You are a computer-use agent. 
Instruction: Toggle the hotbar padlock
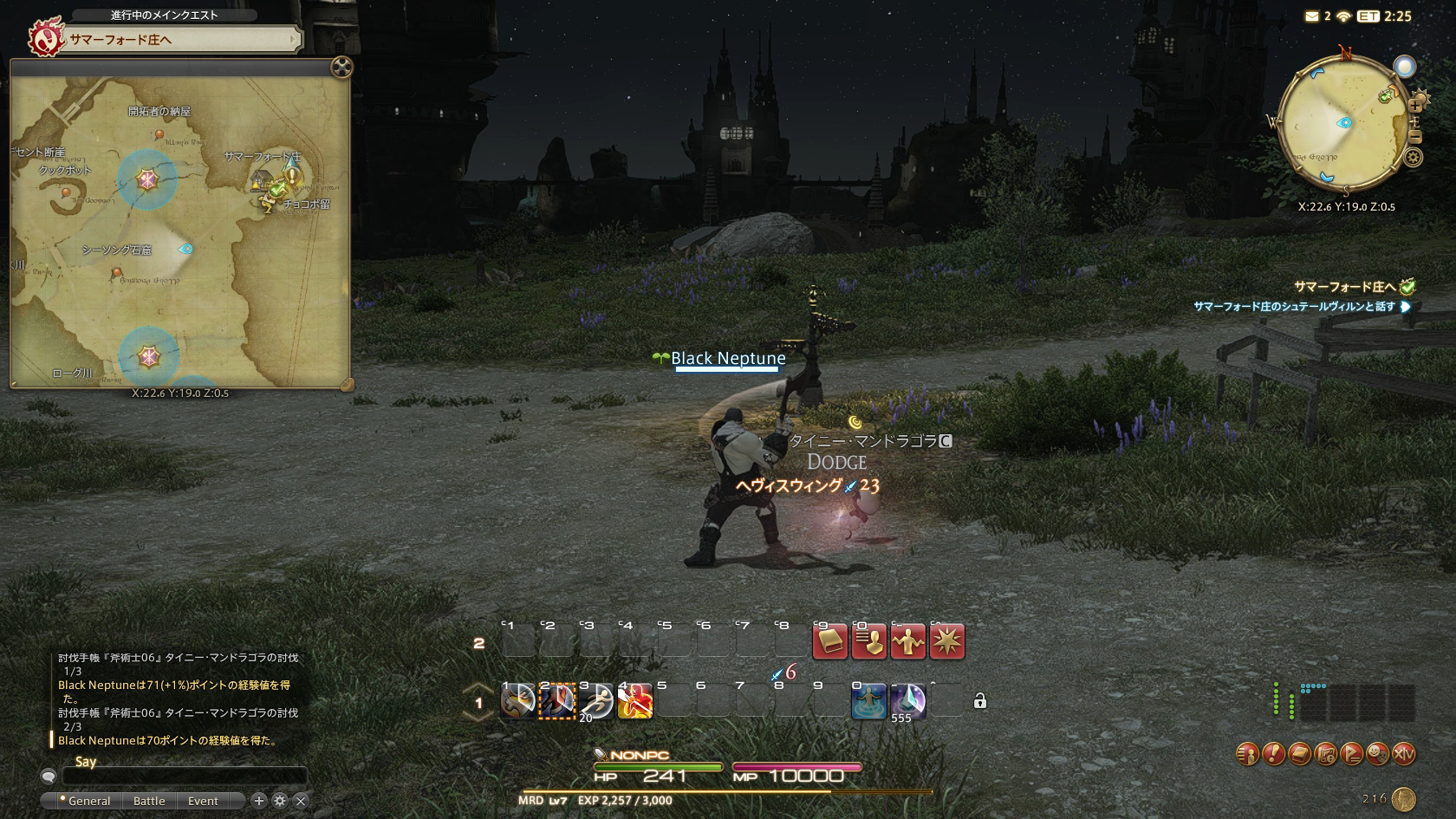click(x=980, y=701)
